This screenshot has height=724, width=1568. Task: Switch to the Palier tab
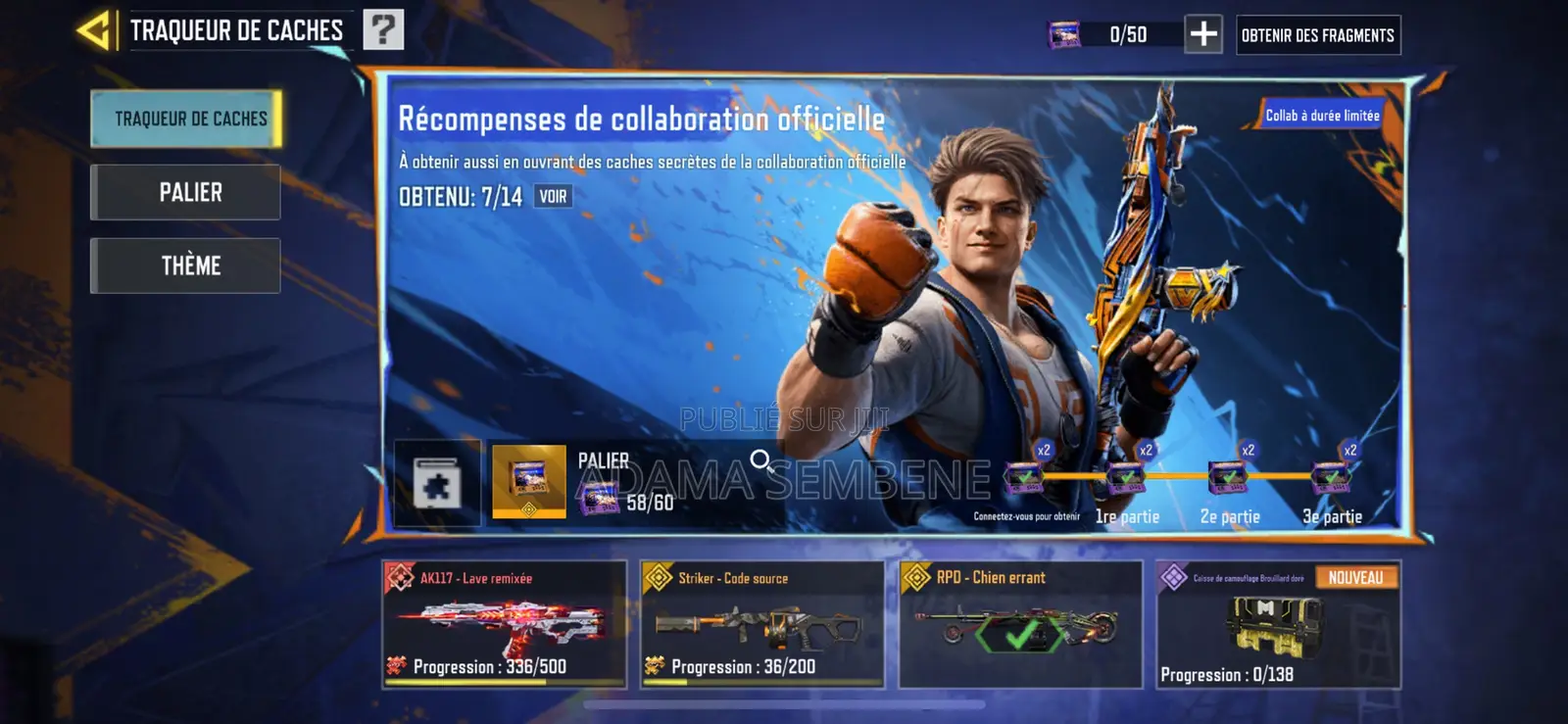click(184, 192)
